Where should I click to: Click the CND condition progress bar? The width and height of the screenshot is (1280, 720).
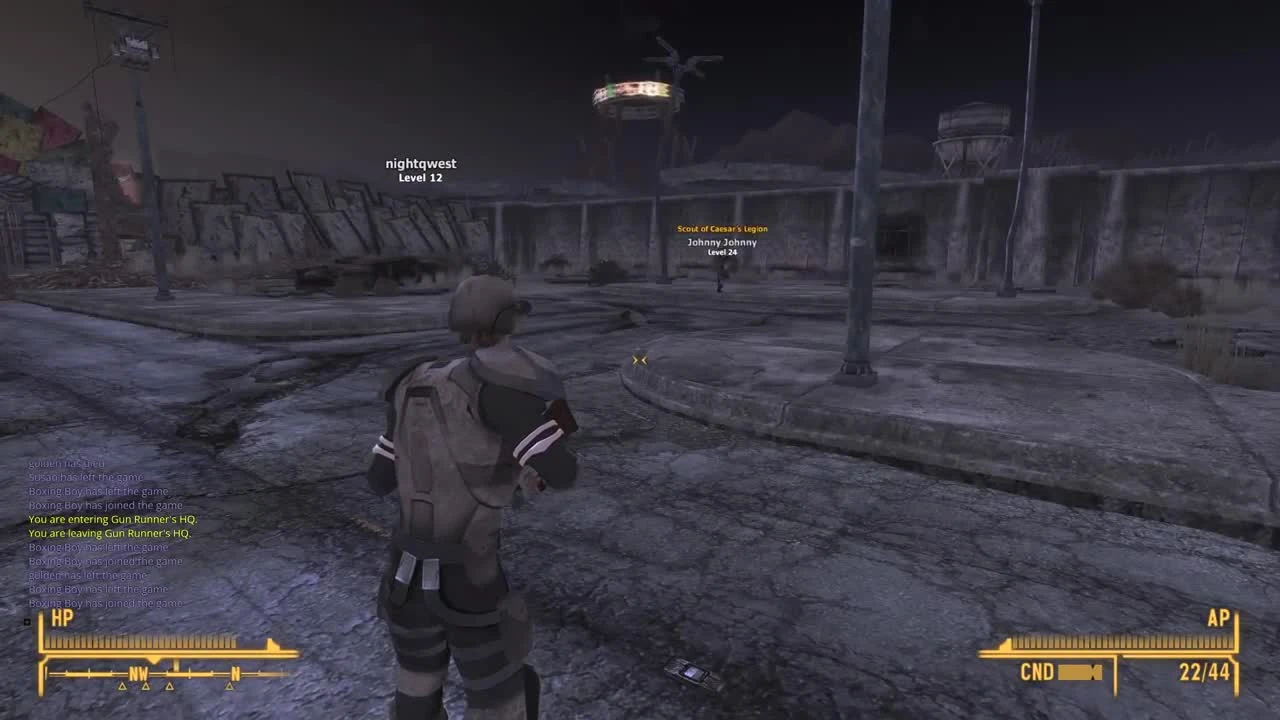pos(1078,673)
